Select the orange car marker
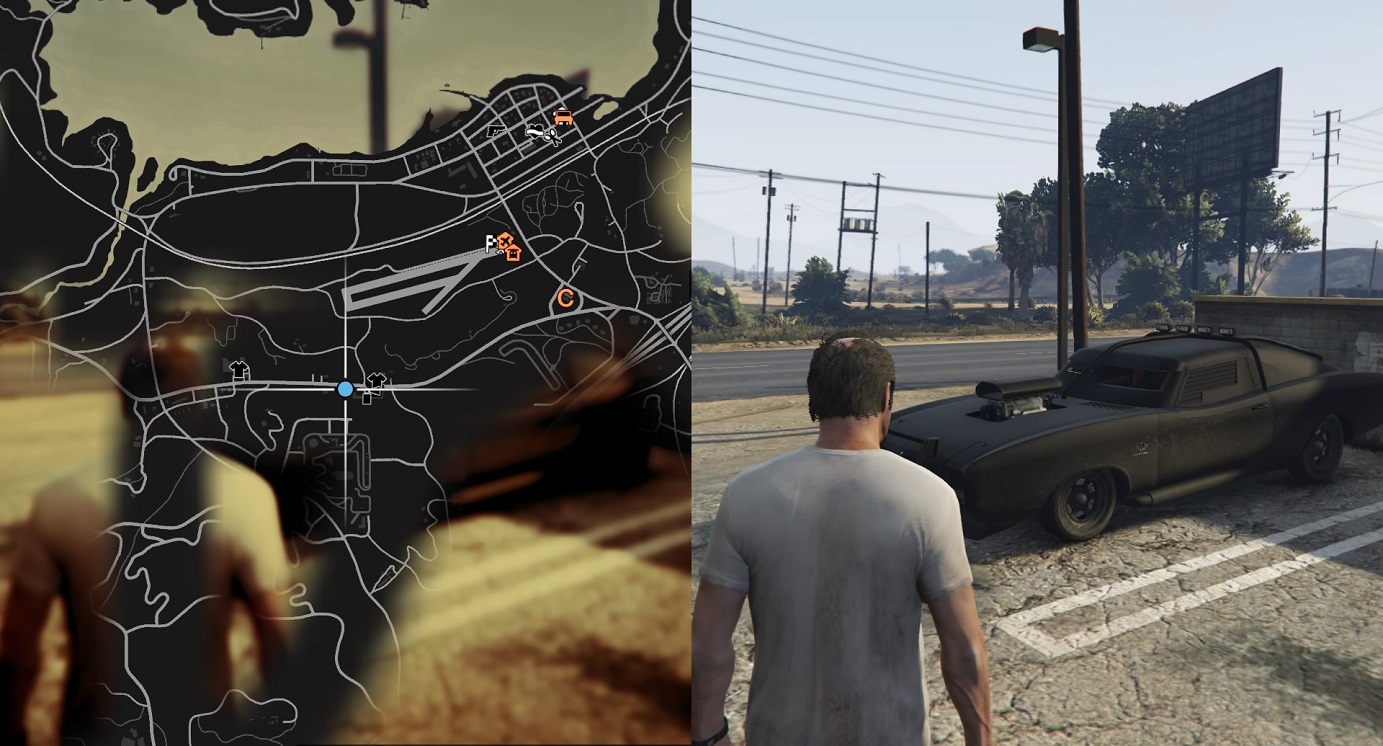 (563, 116)
